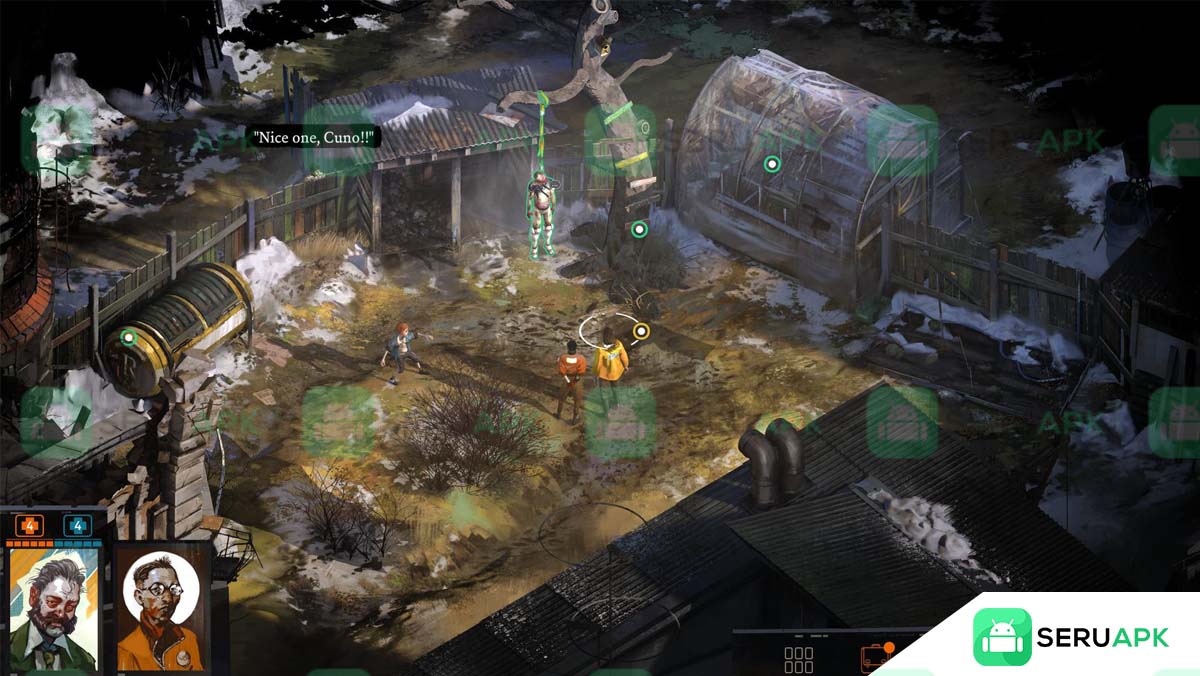Click the blue morale cross counter
Image resolution: width=1200 pixels, height=676 pixels.
pyautogui.click(x=77, y=526)
